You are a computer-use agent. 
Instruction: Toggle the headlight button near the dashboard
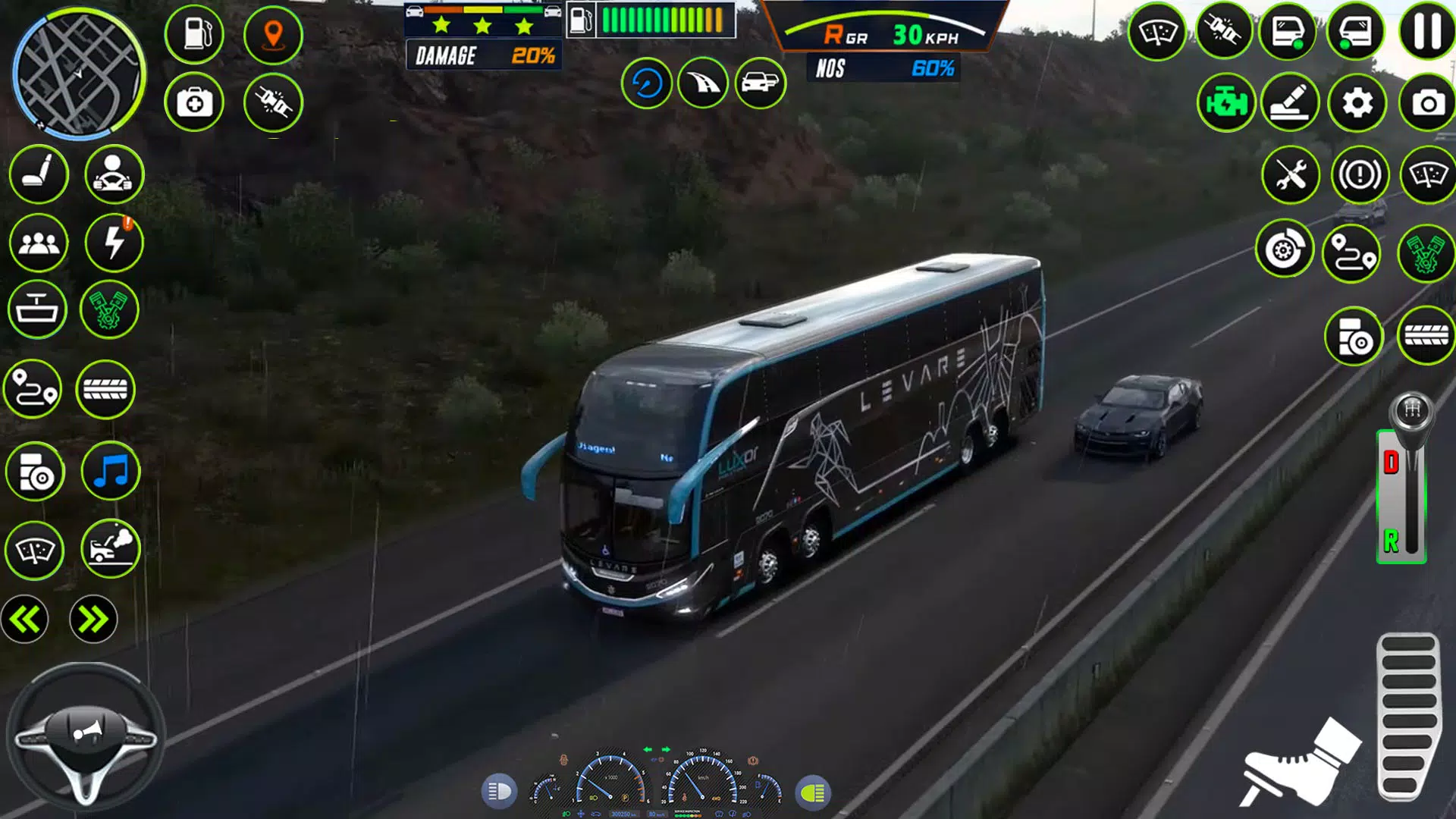pyautogui.click(x=499, y=792)
